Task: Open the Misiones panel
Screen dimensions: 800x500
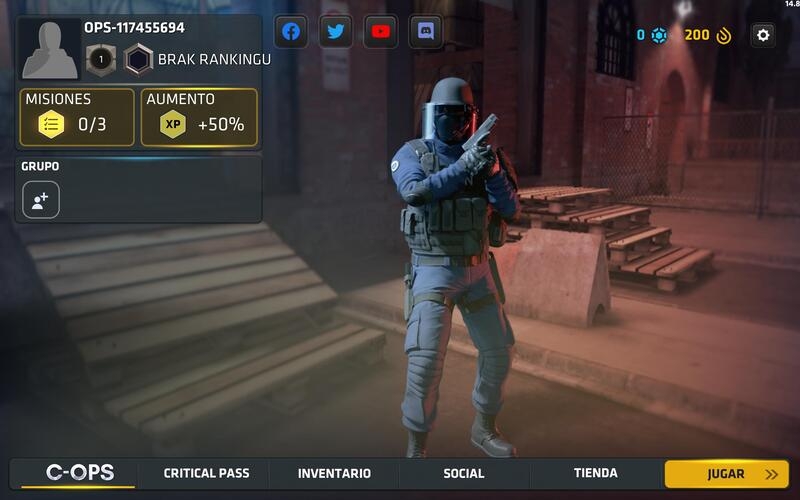Action: coord(77,117)
